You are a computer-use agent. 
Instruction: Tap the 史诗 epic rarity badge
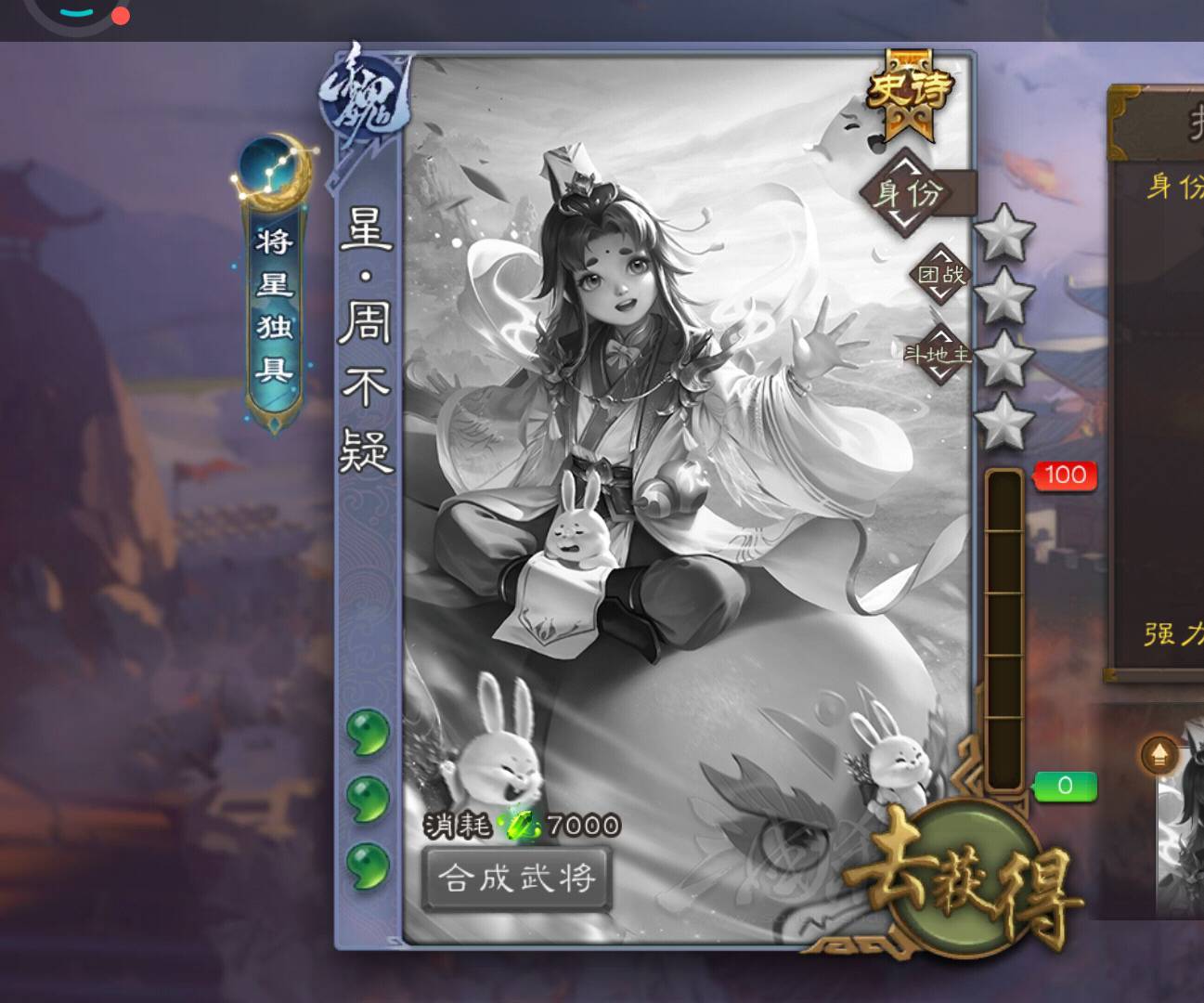910,91
